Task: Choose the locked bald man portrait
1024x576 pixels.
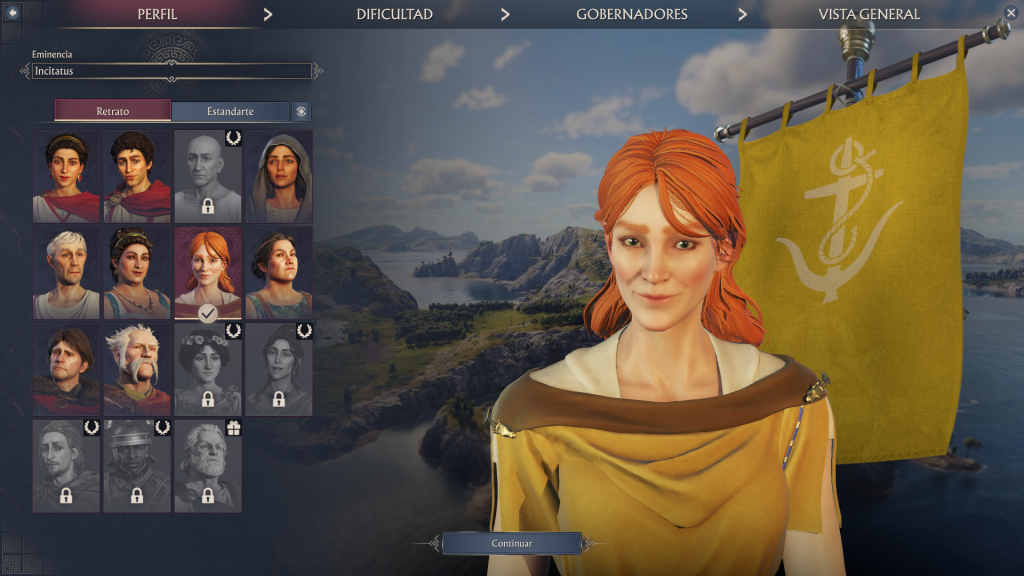Action: point(208,177)
